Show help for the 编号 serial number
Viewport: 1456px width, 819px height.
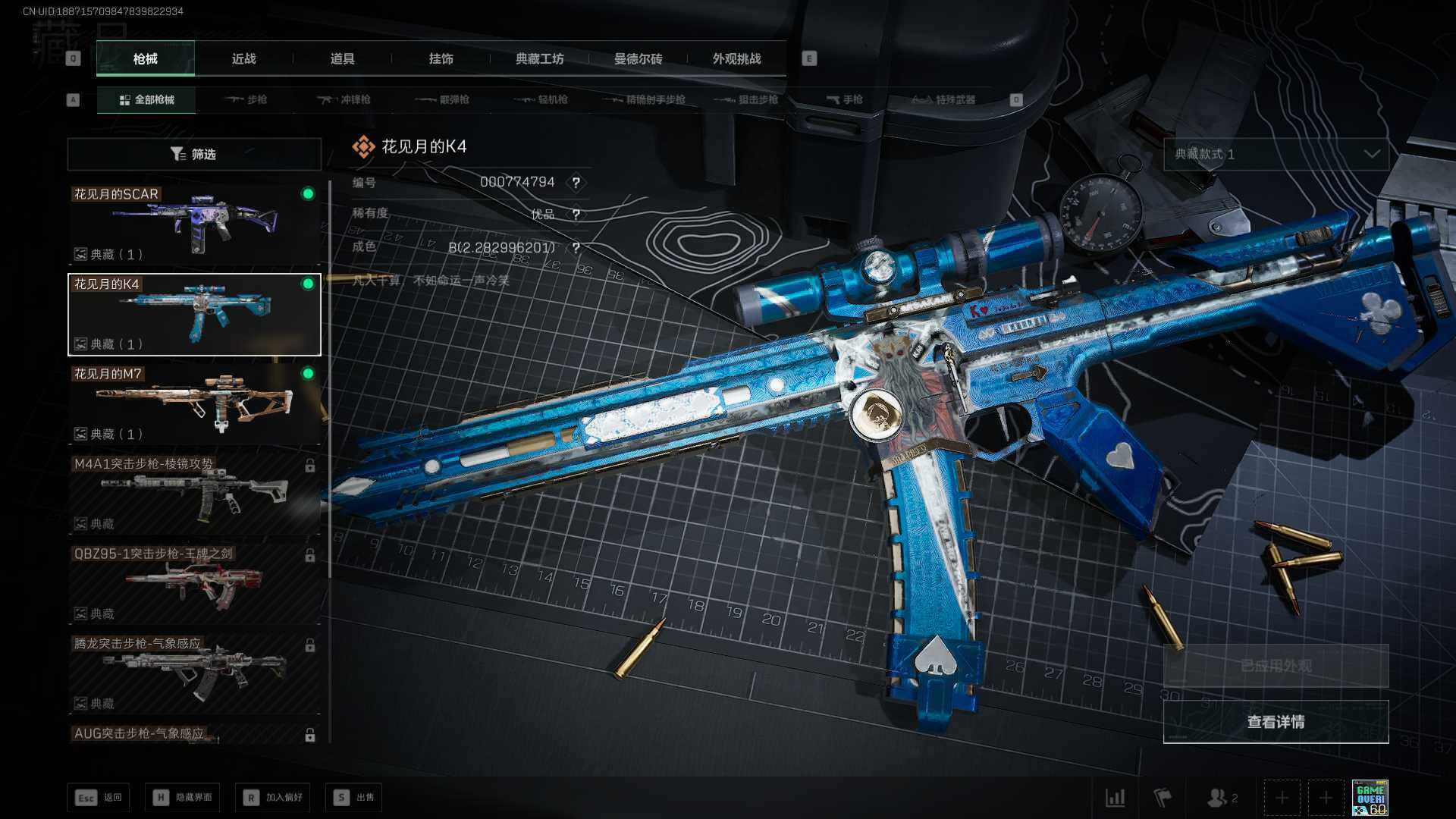point(576,183)
